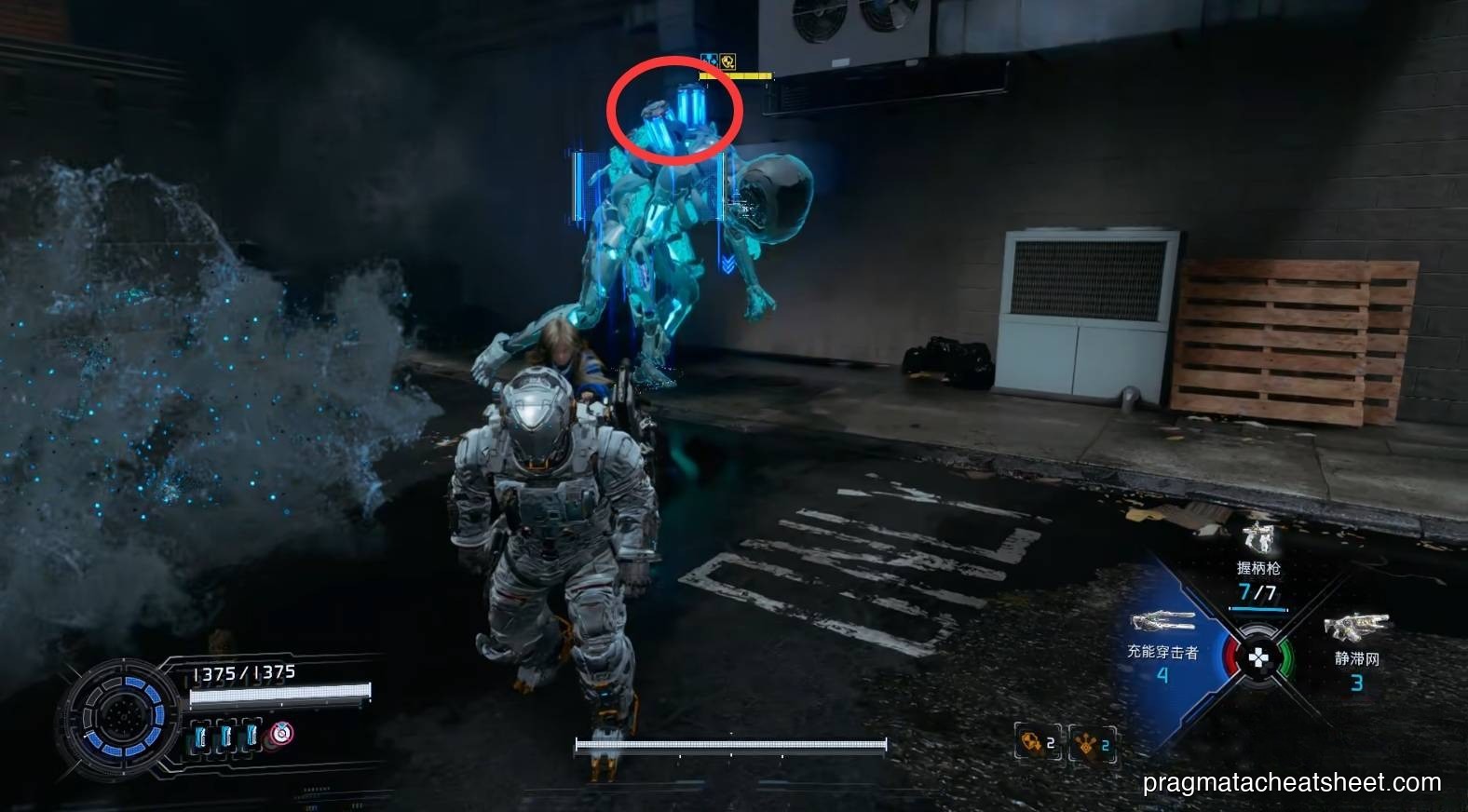Click the 1375/1375 health readout label
The image size is (1468, 812).
pyautogui.click(x=243, y=670)
